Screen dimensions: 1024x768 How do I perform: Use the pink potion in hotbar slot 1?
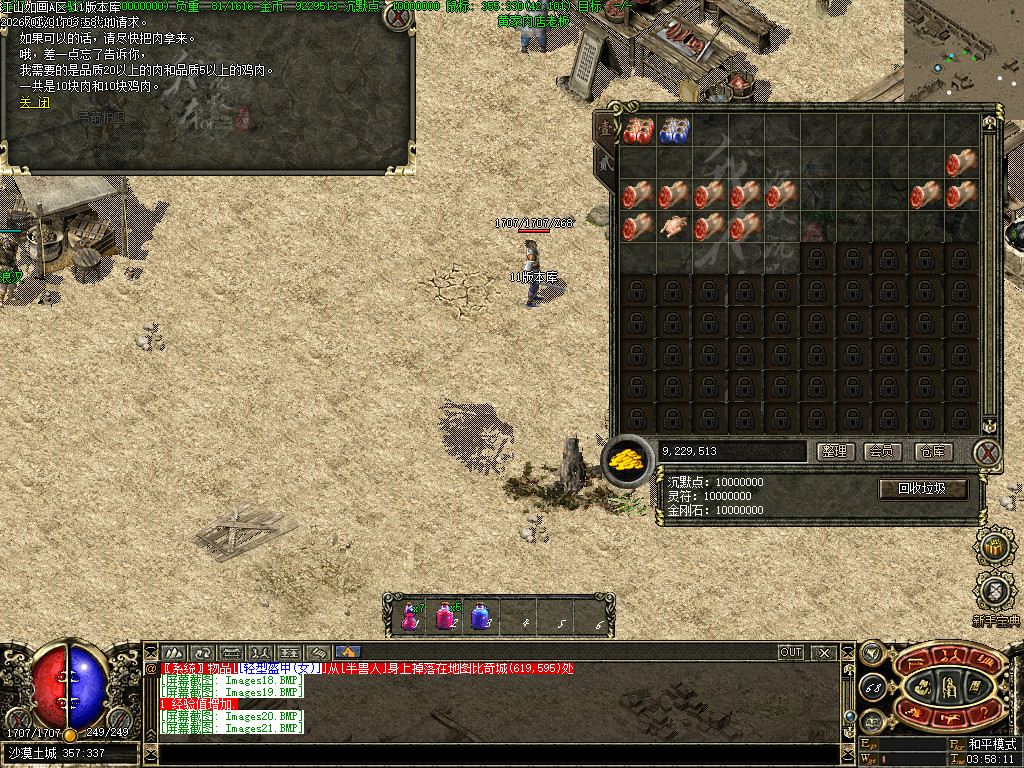410,614
